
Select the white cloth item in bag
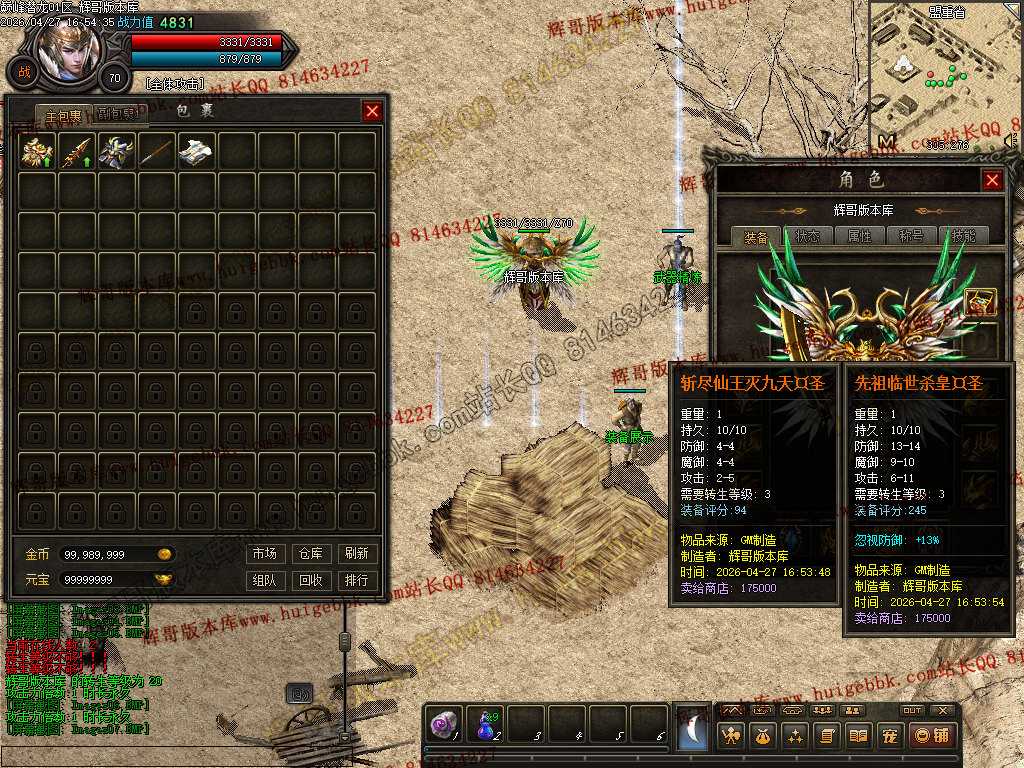[x=197, y=151]
